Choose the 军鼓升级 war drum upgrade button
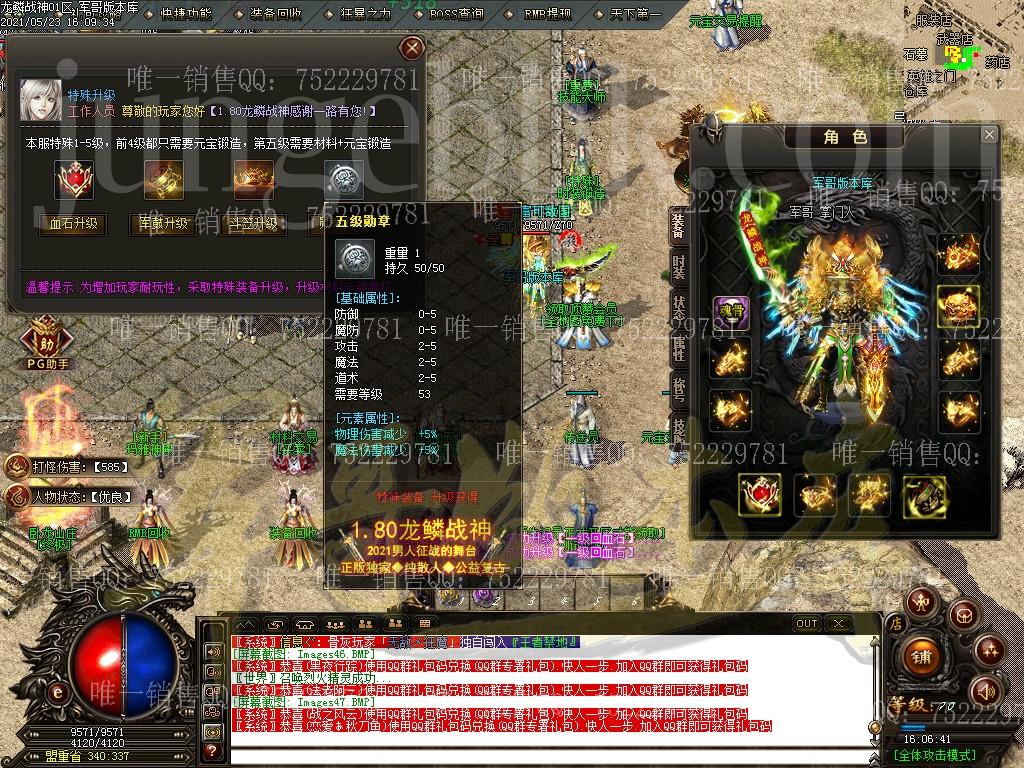The width and height of the screenshot is (1024, 768). pos(162,224)
